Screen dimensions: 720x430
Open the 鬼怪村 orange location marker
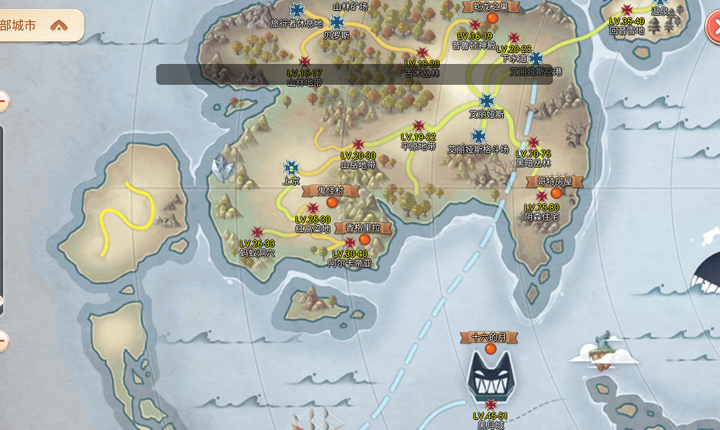(x=330, y=202)
